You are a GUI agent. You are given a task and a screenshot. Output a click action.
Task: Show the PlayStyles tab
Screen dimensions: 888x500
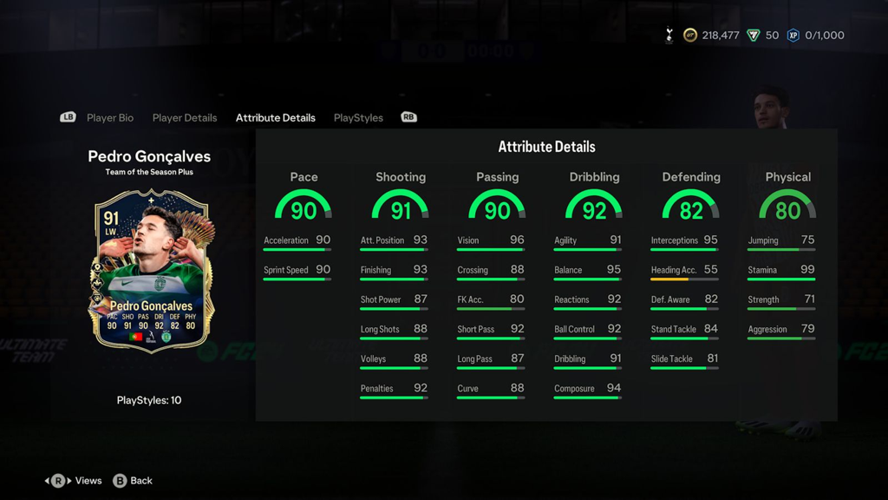coord(358,118)
